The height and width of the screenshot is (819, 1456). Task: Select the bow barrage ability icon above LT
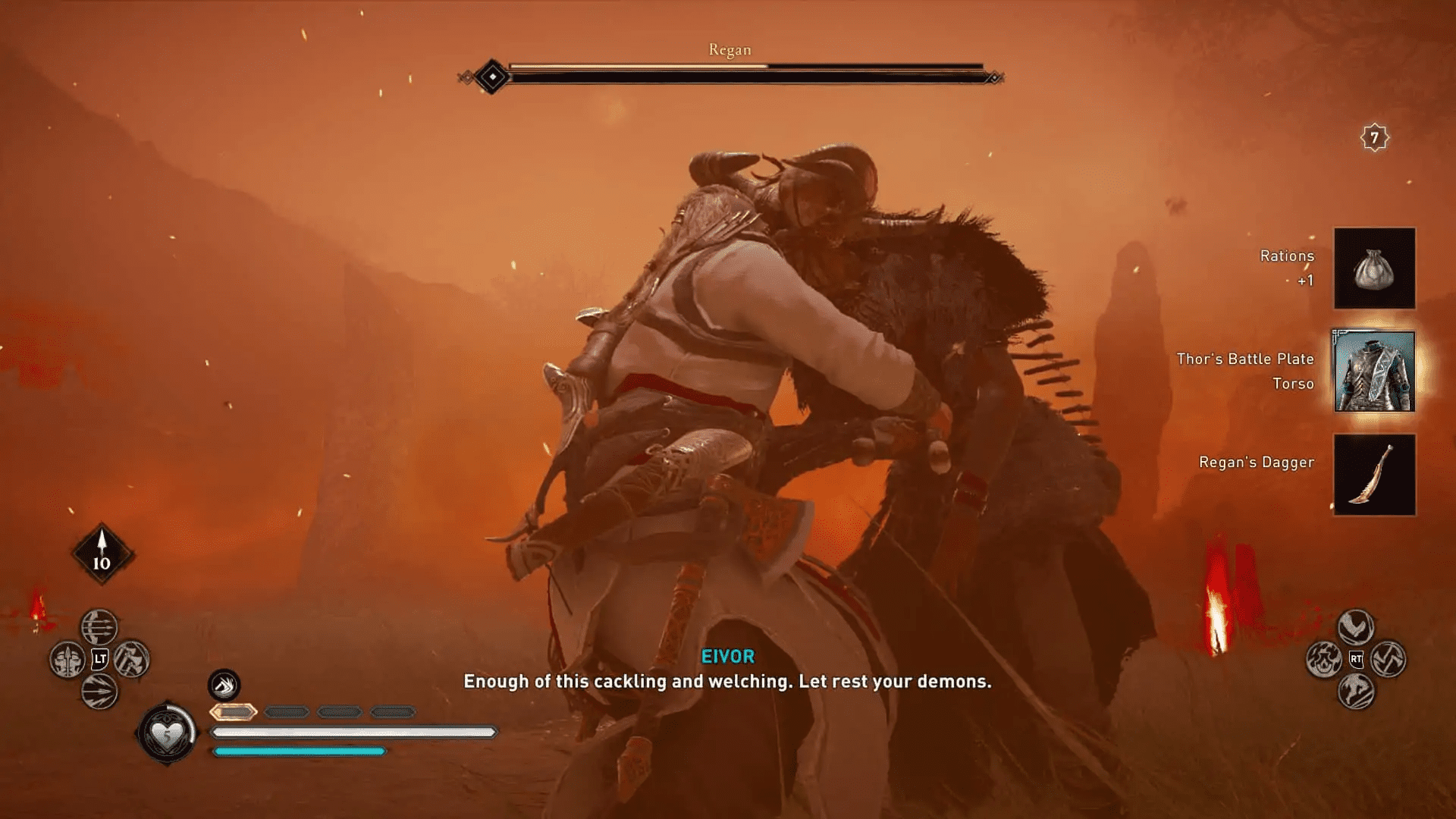point(99,627)
